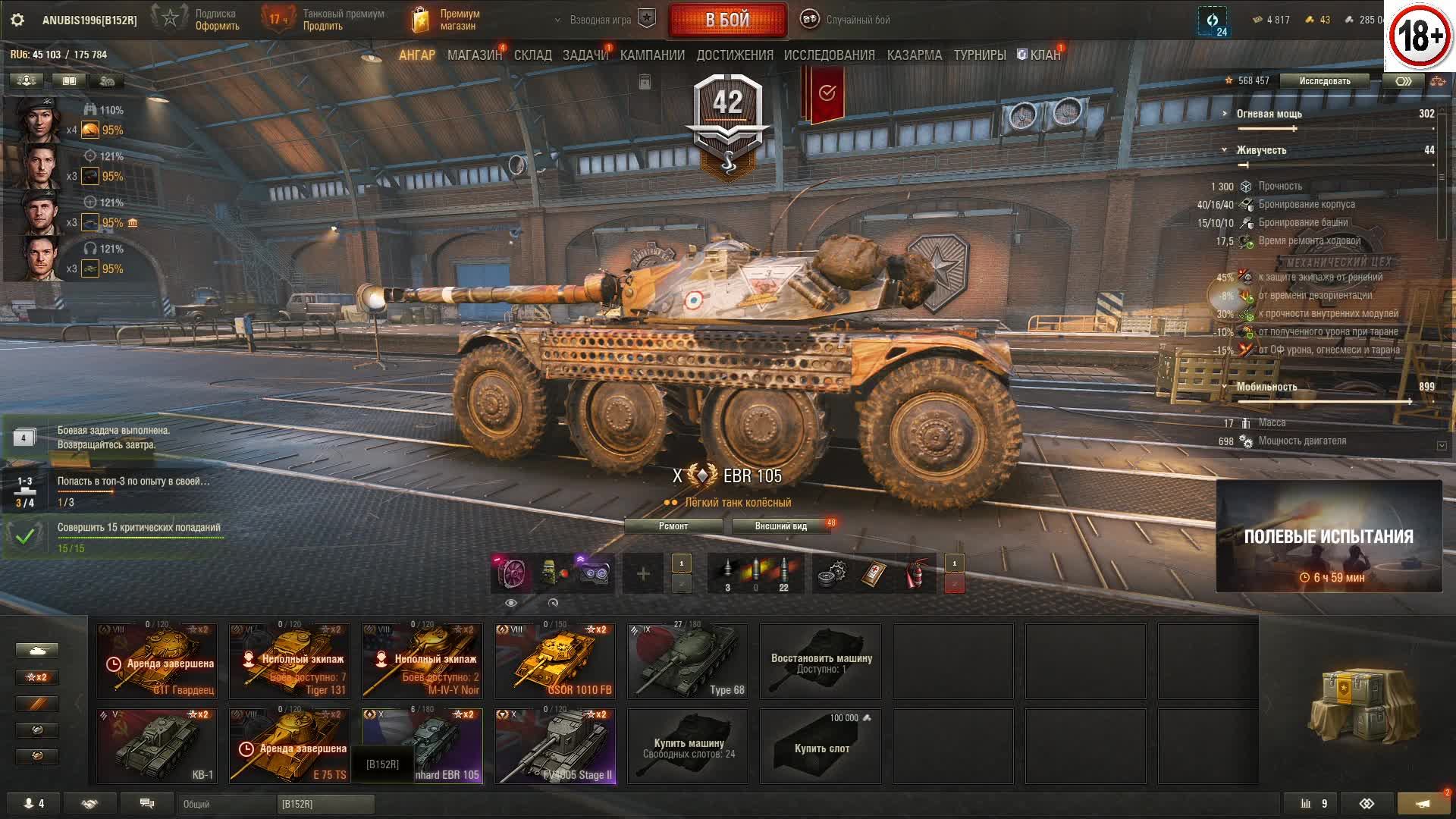
Task: Add equipment in the empty plus slot
Action: tap(643, 574)
